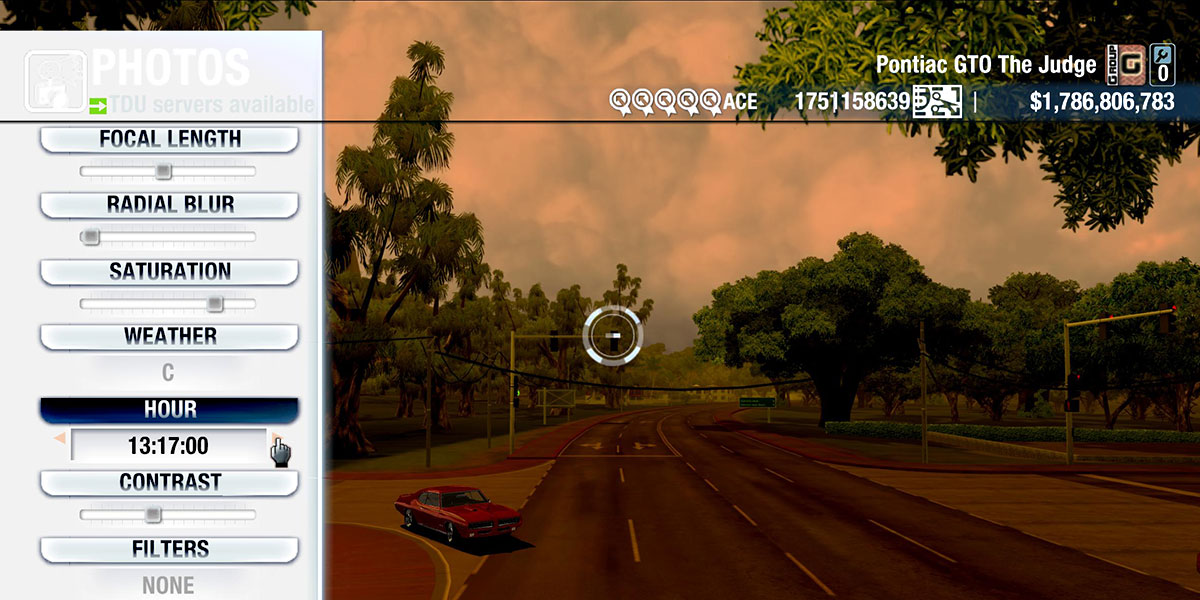The image size is (1200, 600).
Task: Click the Photos camera icon
Action: [54, 81]
